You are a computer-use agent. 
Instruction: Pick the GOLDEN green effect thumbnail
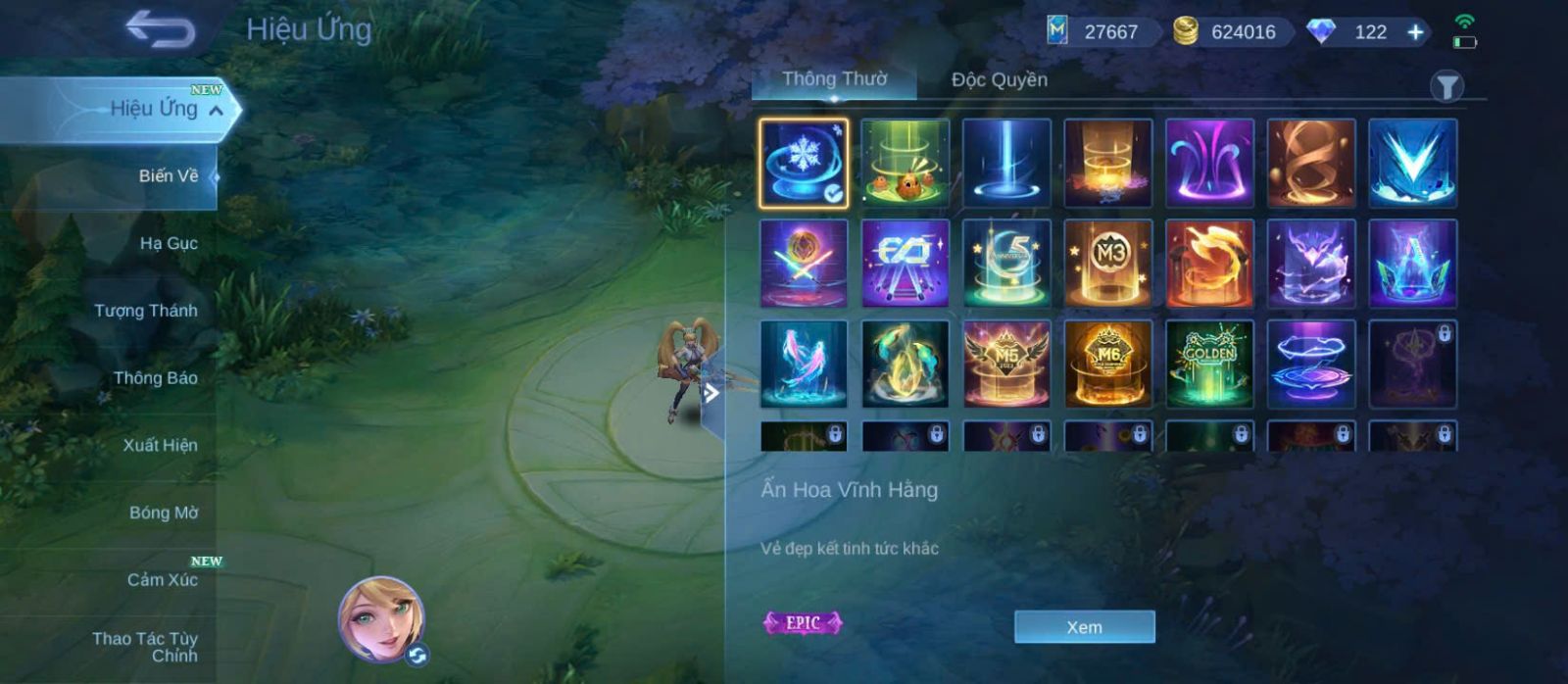(x=1209, y=364)
